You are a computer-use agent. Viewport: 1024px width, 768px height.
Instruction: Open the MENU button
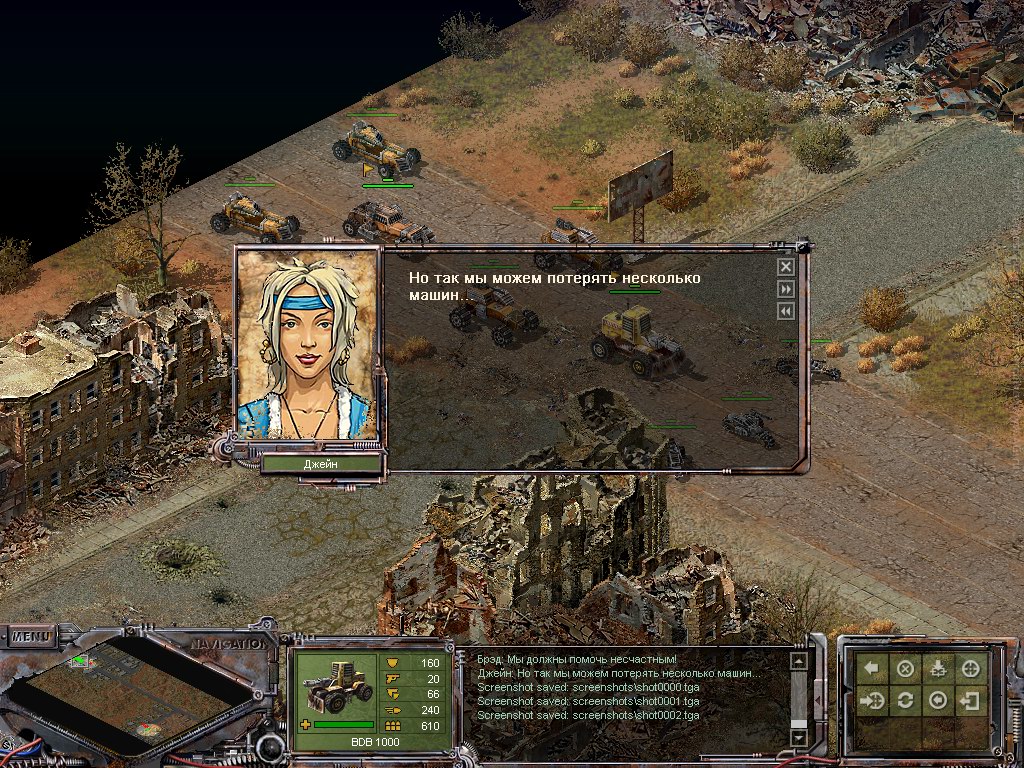pos(32,636)
